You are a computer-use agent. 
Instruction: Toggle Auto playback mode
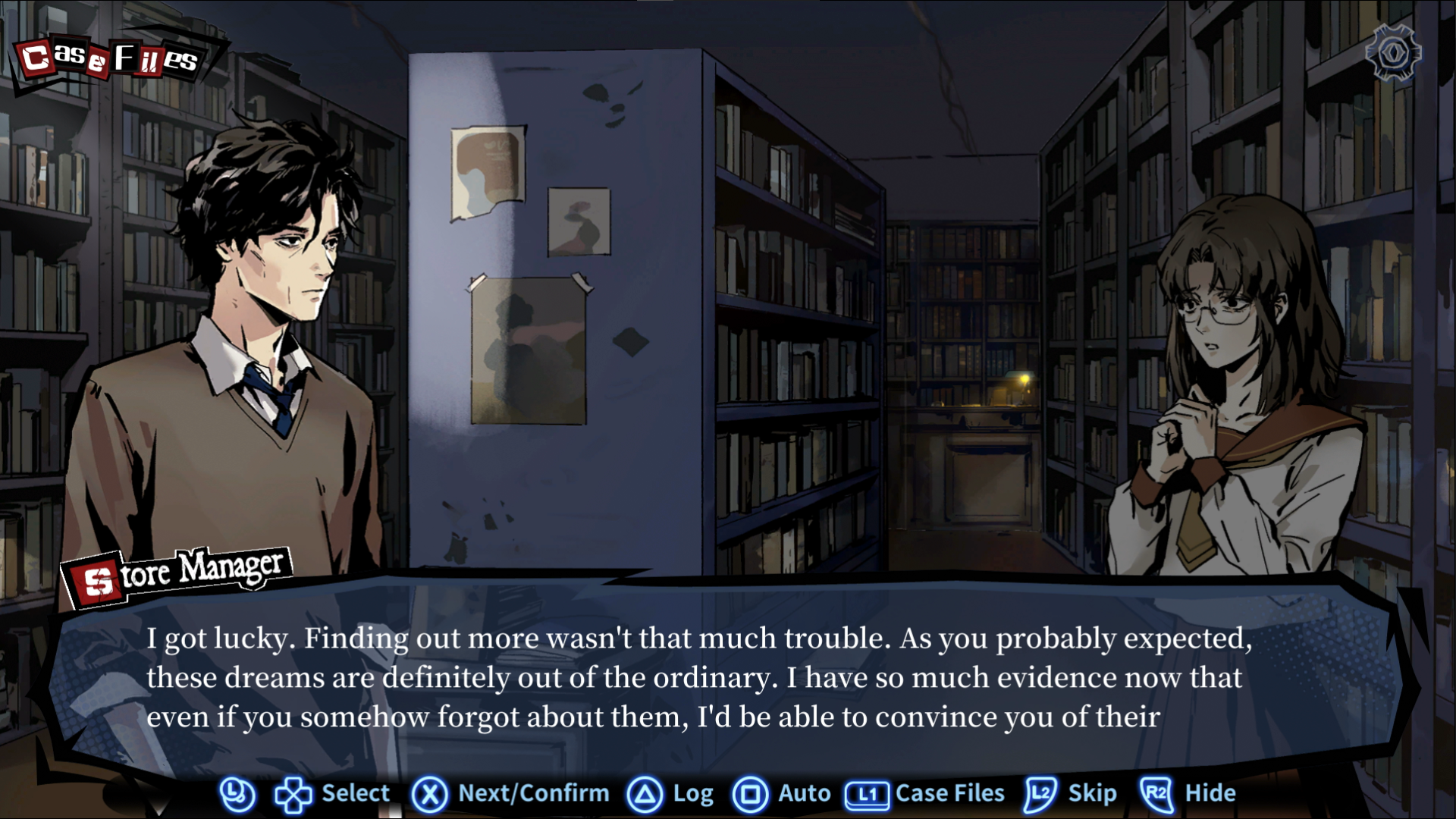click(x=802, y=793)
